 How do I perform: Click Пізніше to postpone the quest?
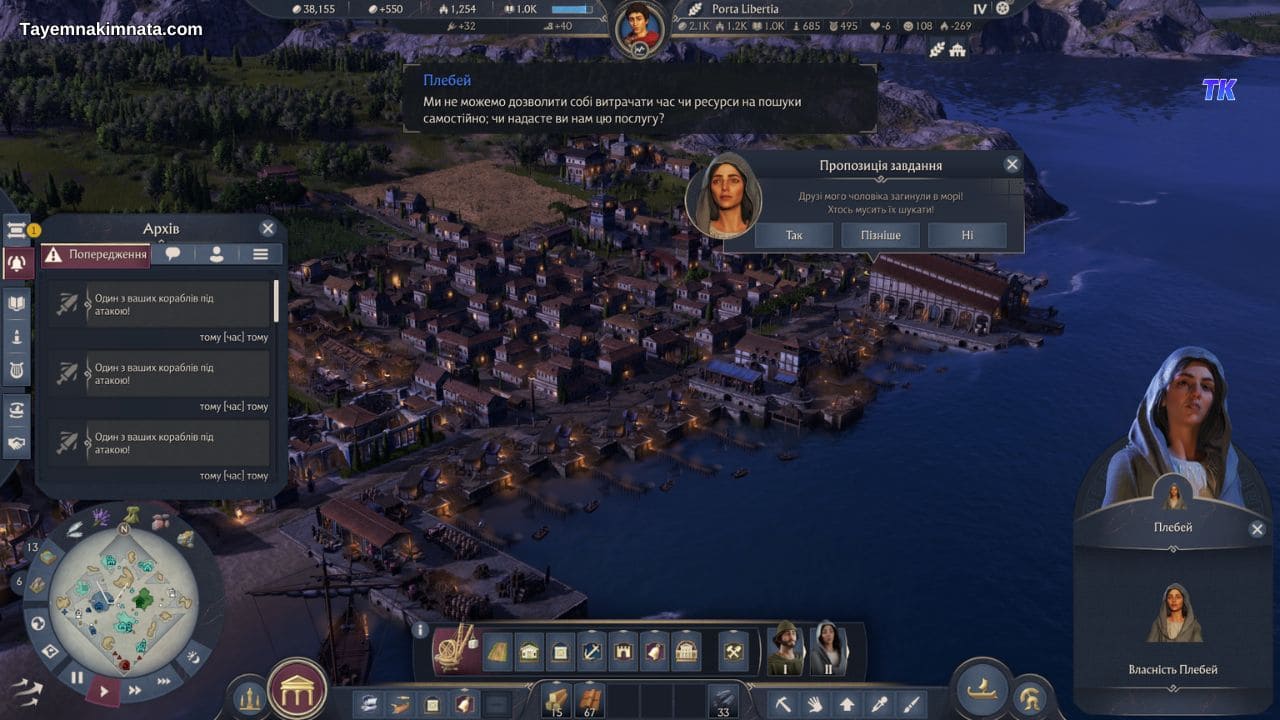tap(880, 235)
